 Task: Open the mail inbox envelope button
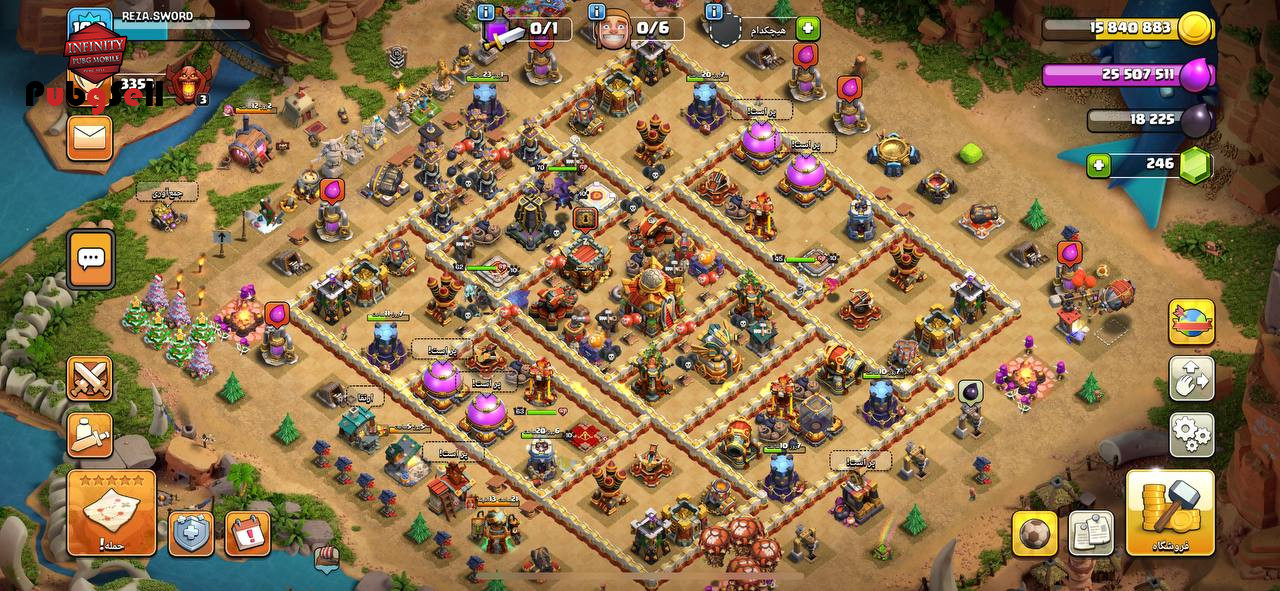click(x=89, y=138)
